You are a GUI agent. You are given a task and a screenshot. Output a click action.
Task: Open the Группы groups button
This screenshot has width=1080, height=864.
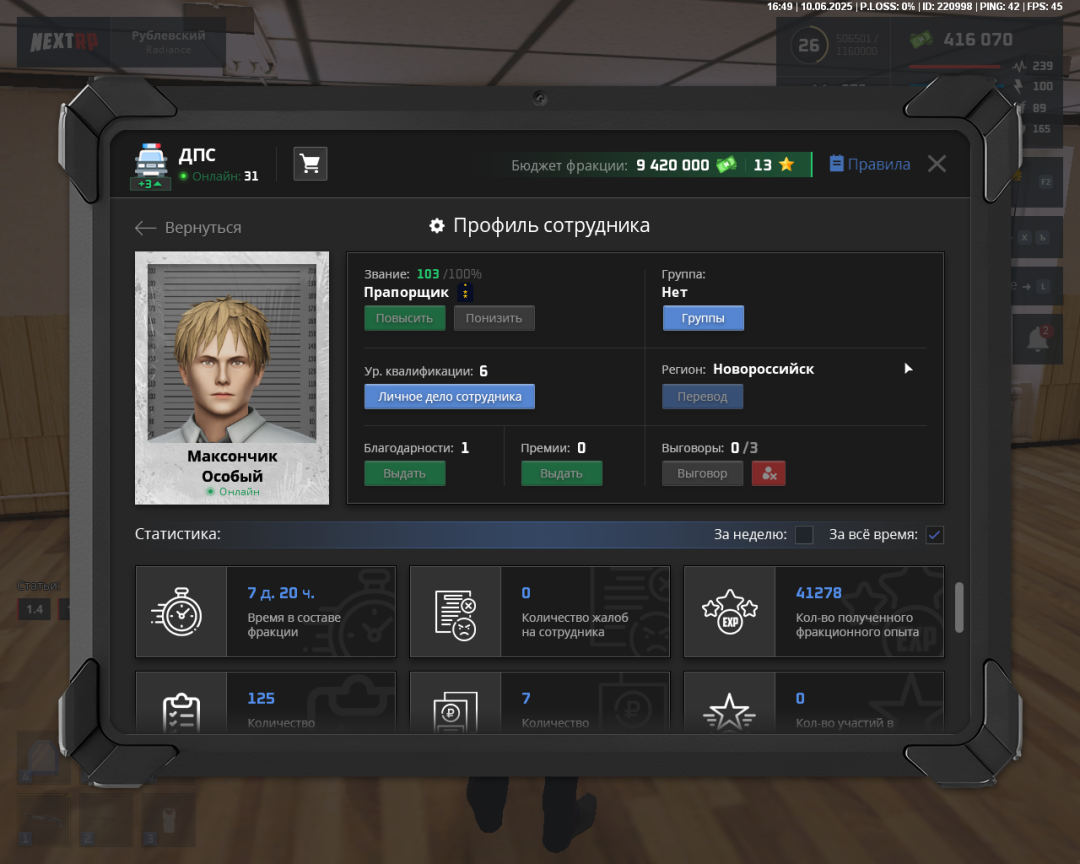coord(702,318)
